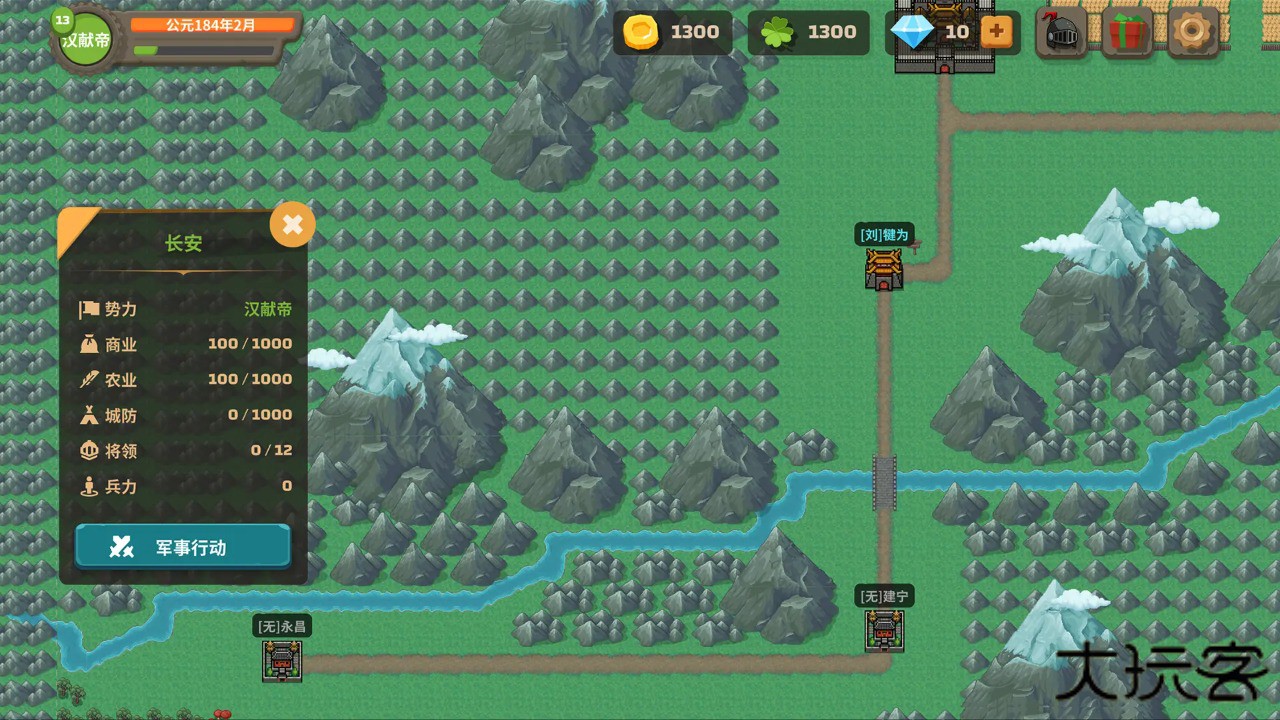Image resolution: width=1280 pixels, height=720 pixels.
Task: Select the 永昌 city at the bottom
Action: (x=281, y=662)
